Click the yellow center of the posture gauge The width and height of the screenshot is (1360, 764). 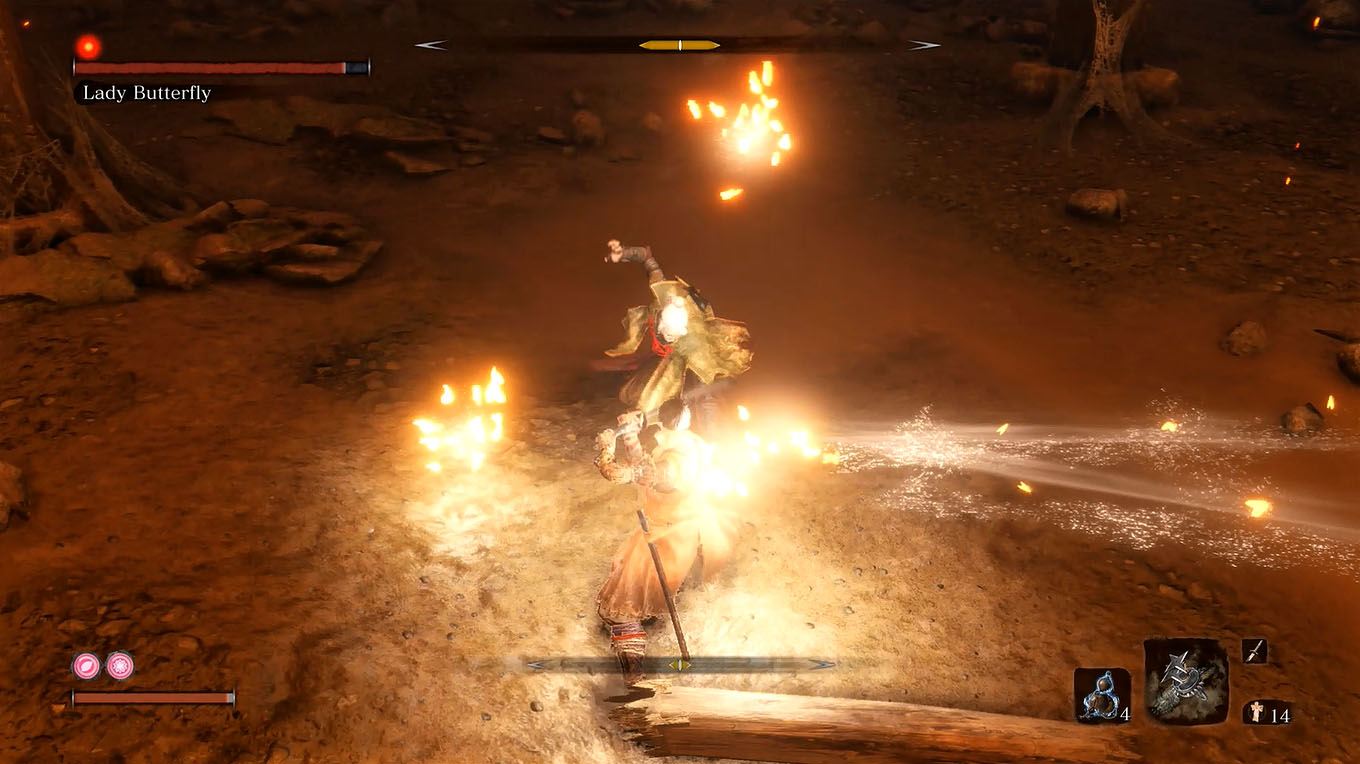pos(680,44)
